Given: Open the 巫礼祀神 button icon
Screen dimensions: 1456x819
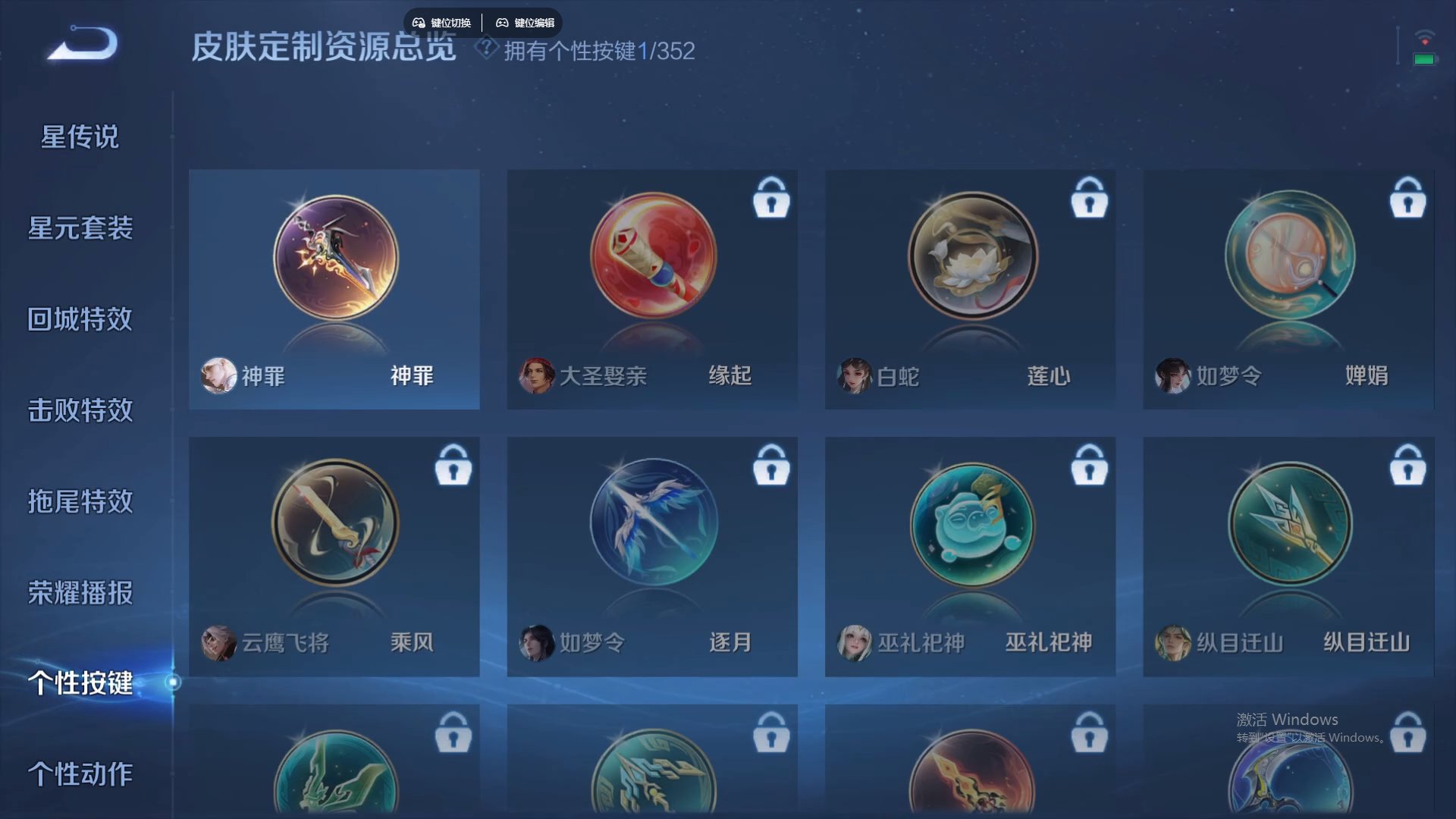Looking at the screenshot, I should pos(971,523).
